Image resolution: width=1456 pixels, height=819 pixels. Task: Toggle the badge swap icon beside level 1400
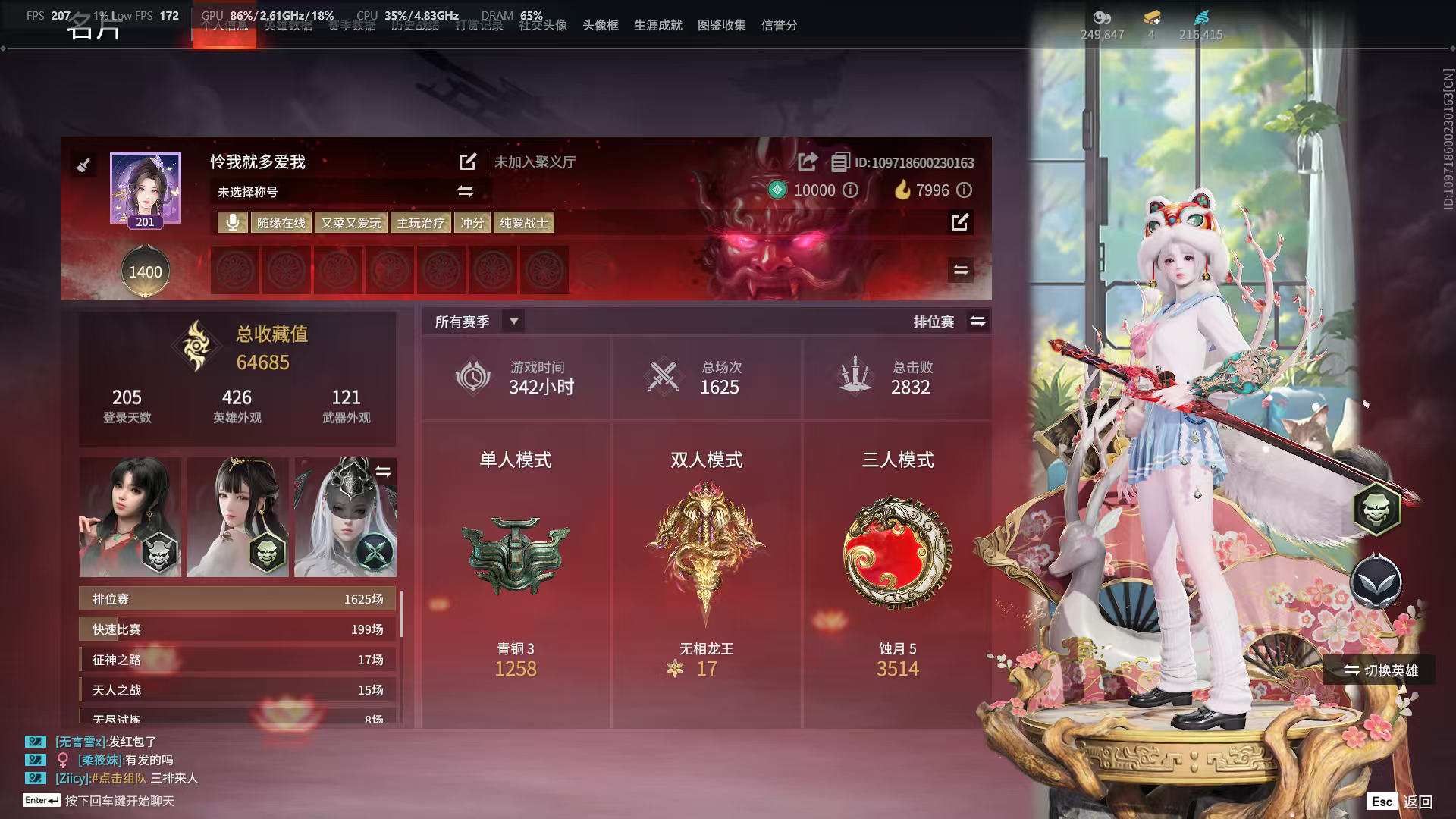coord(960,270)
